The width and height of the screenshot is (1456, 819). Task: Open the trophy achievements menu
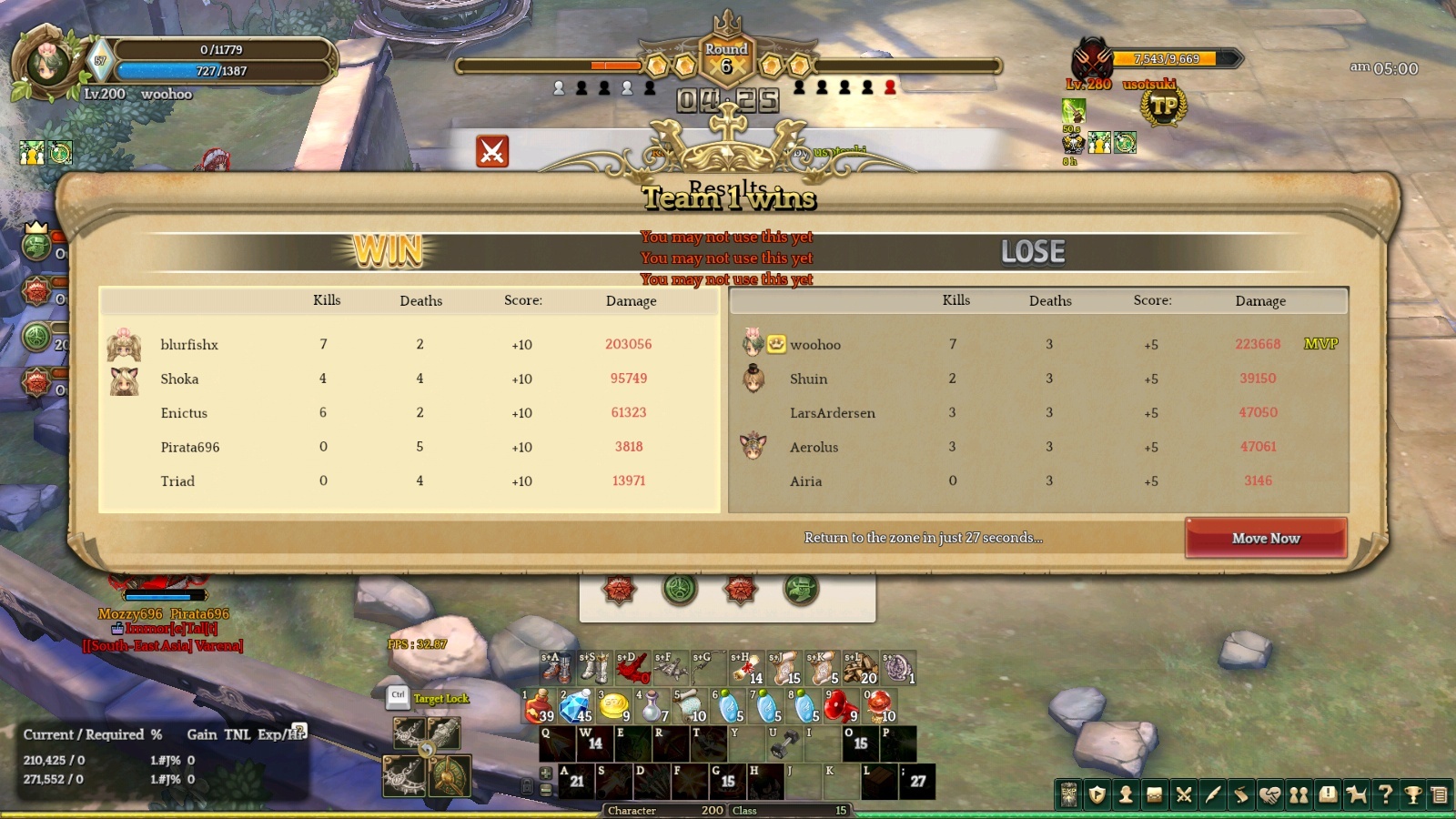(x=1413, y=795)
